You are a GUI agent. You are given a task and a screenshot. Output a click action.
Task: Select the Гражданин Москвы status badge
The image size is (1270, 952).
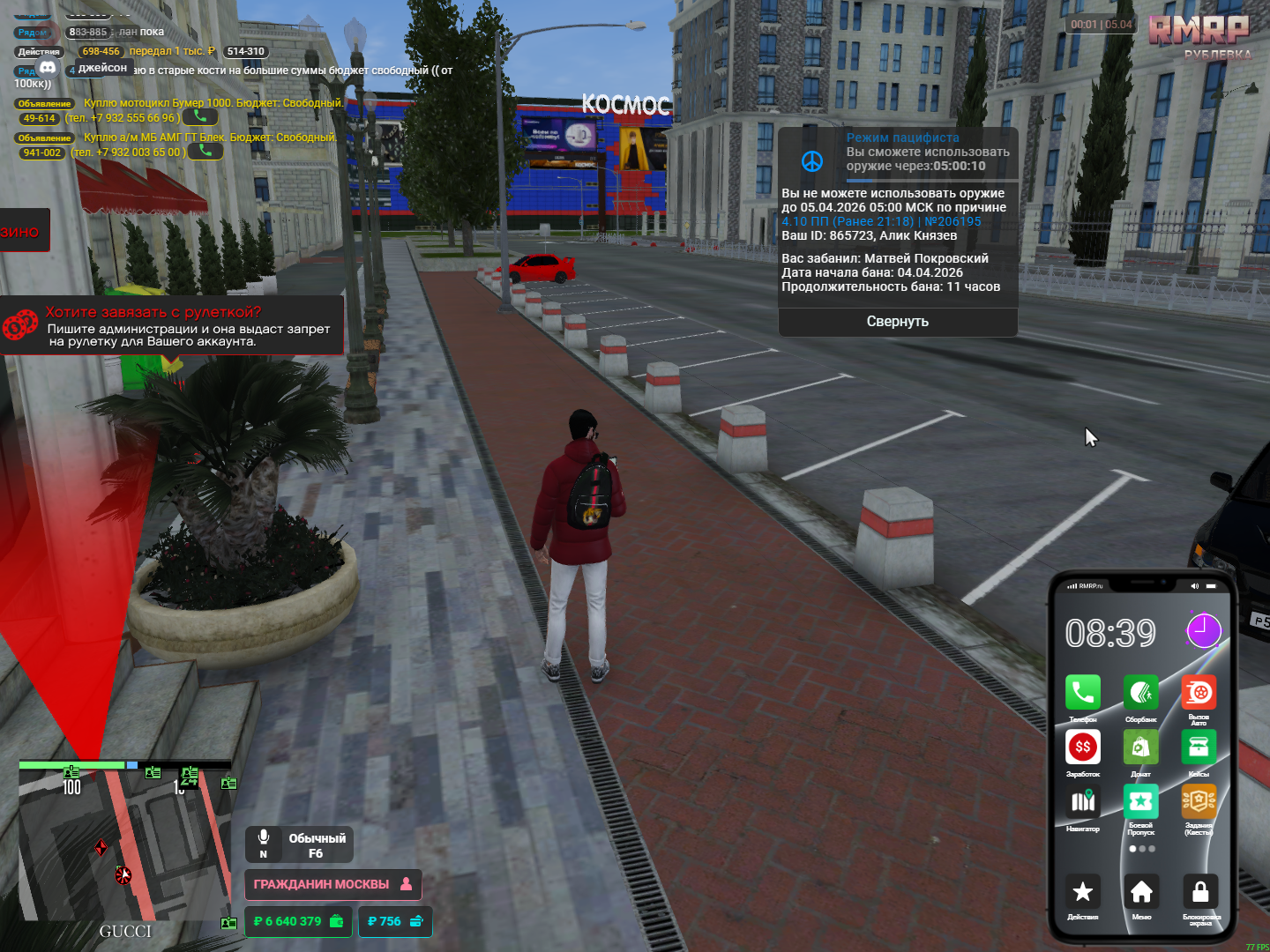tap(332, 884)
